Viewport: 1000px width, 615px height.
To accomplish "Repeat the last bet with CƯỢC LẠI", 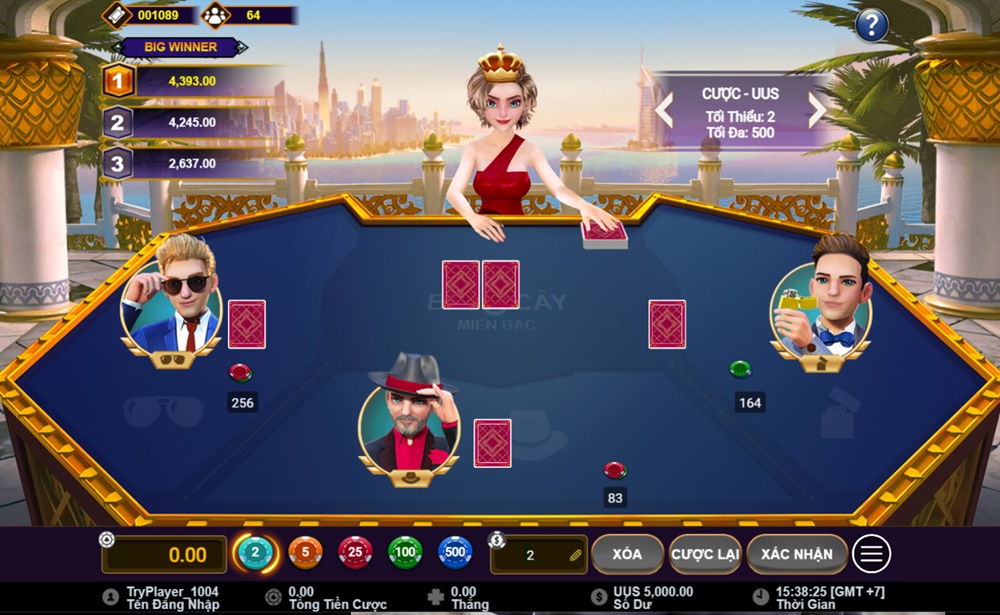I will [705, 554].
